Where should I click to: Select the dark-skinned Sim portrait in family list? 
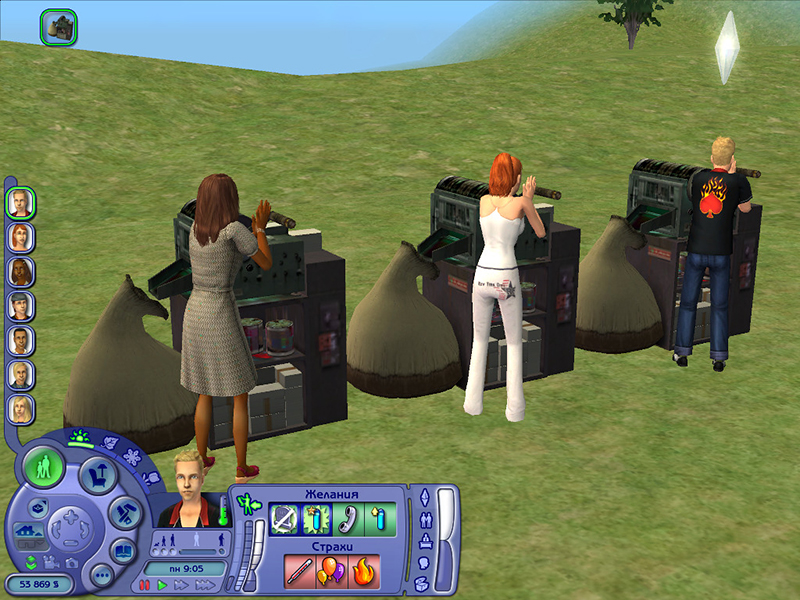pyautogui.click(x=21, y=271)
